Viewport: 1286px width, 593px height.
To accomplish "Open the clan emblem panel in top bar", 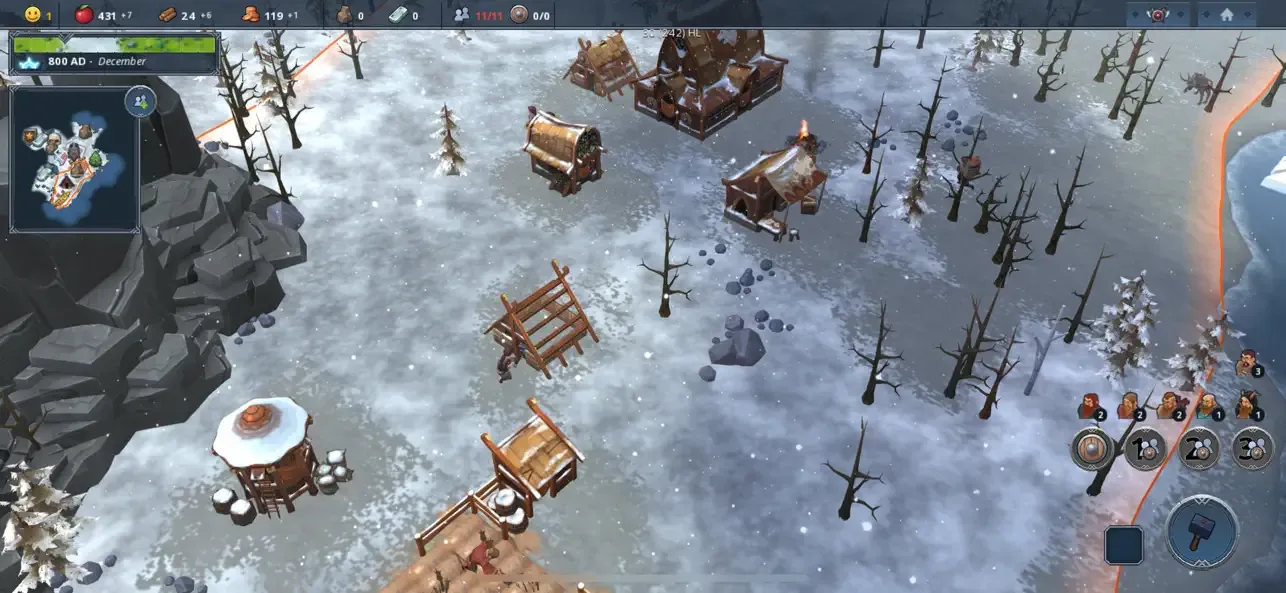I will [1158, 15].
